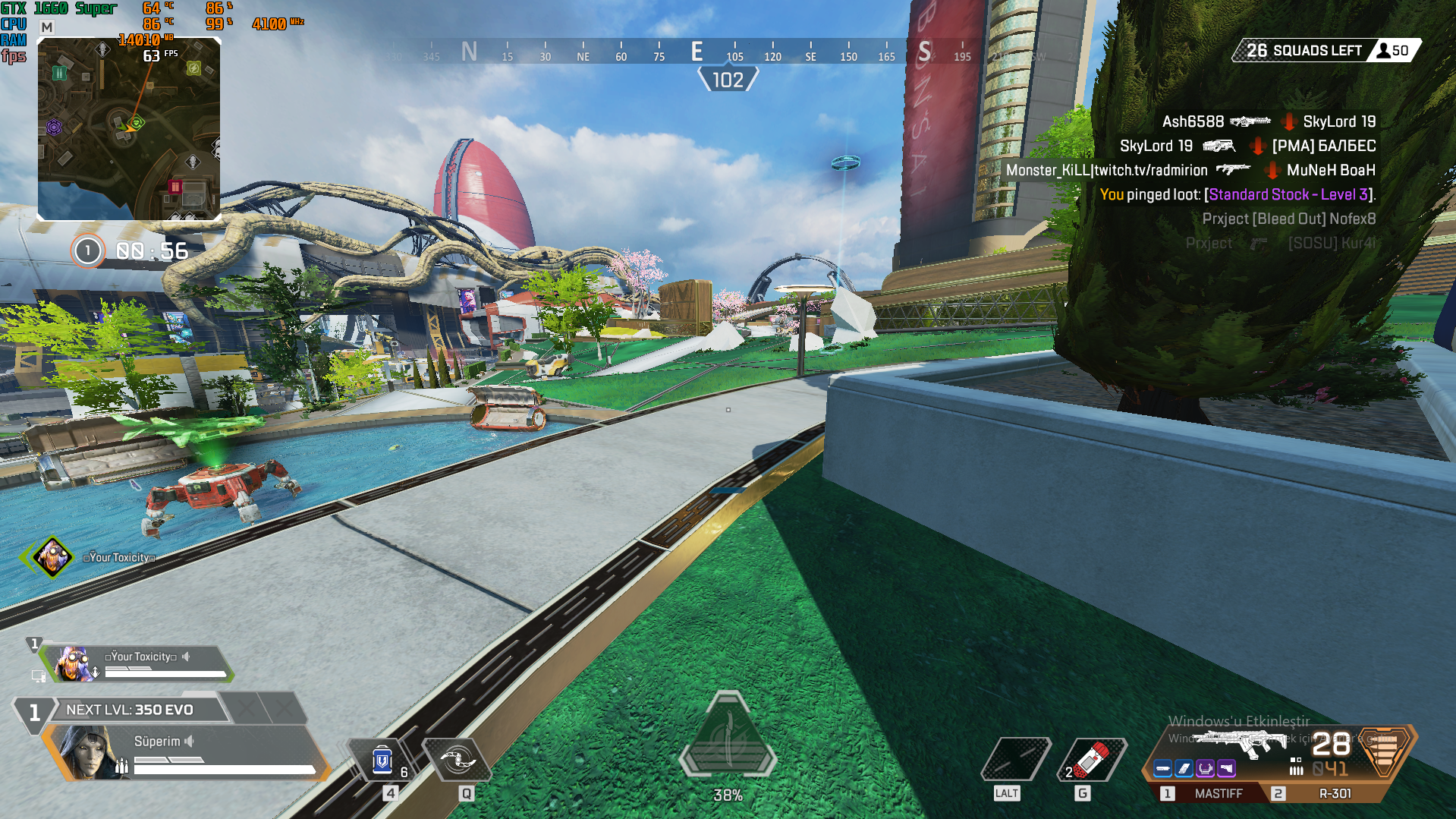Select the survival item slot
Screen dimensions: 1456x819
click(1015, 760)
